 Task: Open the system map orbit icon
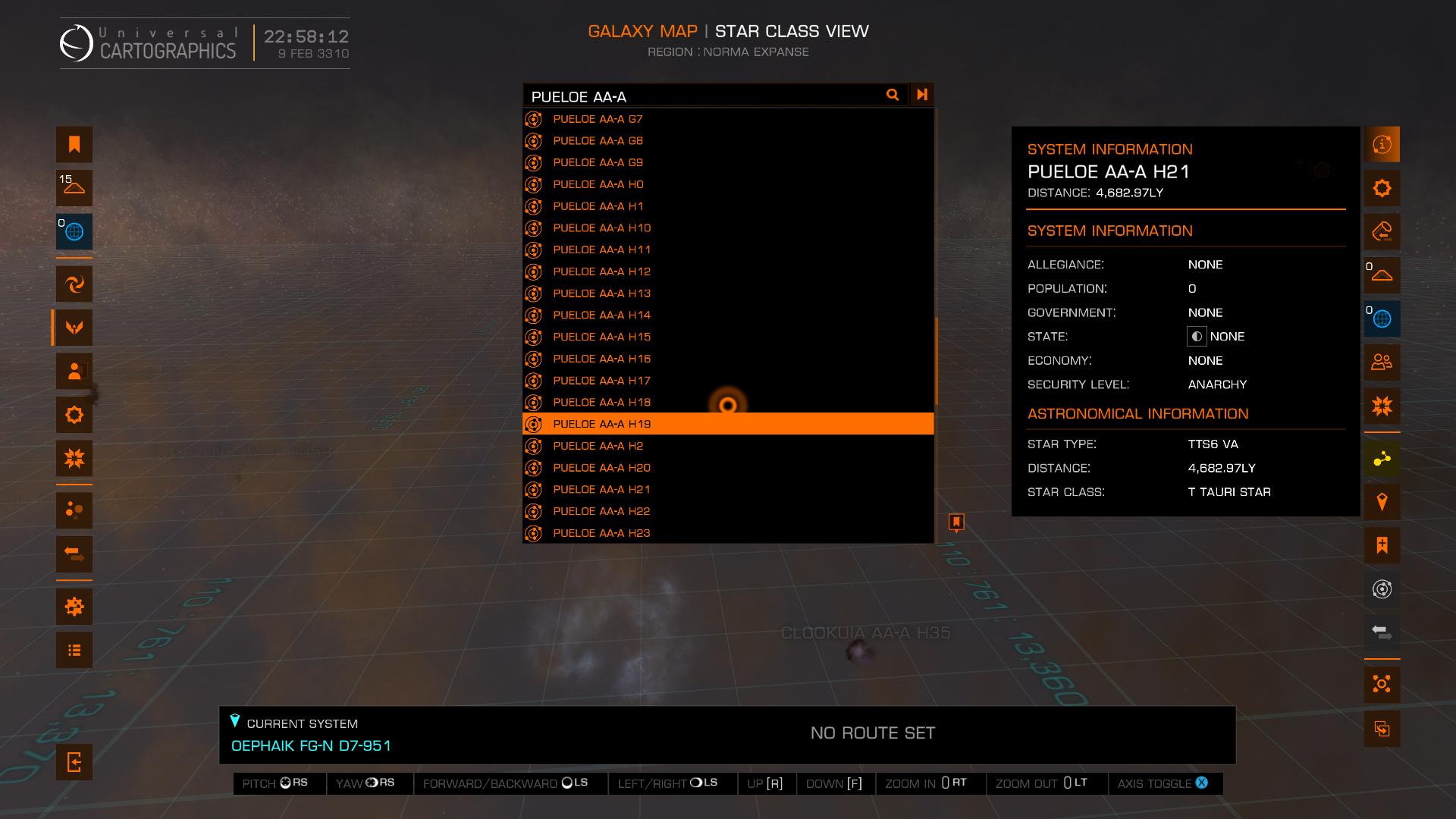coord(1382,589)
